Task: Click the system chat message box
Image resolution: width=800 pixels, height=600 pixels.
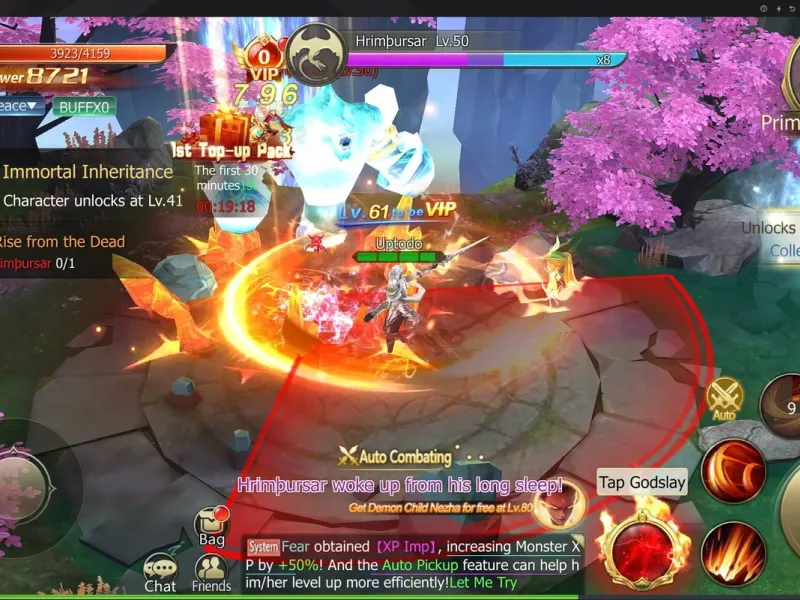Action: tap(412, 564)
